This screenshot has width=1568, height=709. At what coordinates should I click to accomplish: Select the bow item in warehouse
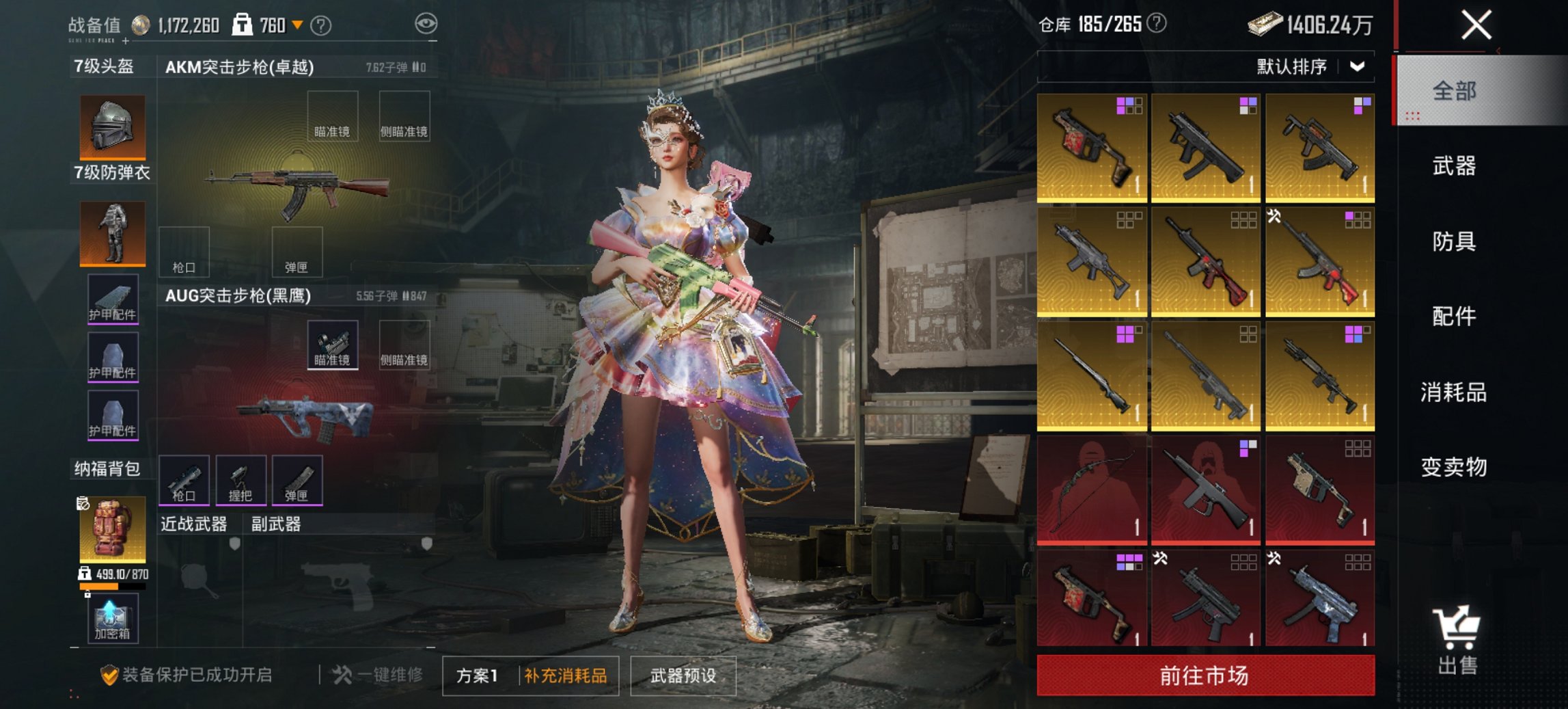(x=1092, y=490)
